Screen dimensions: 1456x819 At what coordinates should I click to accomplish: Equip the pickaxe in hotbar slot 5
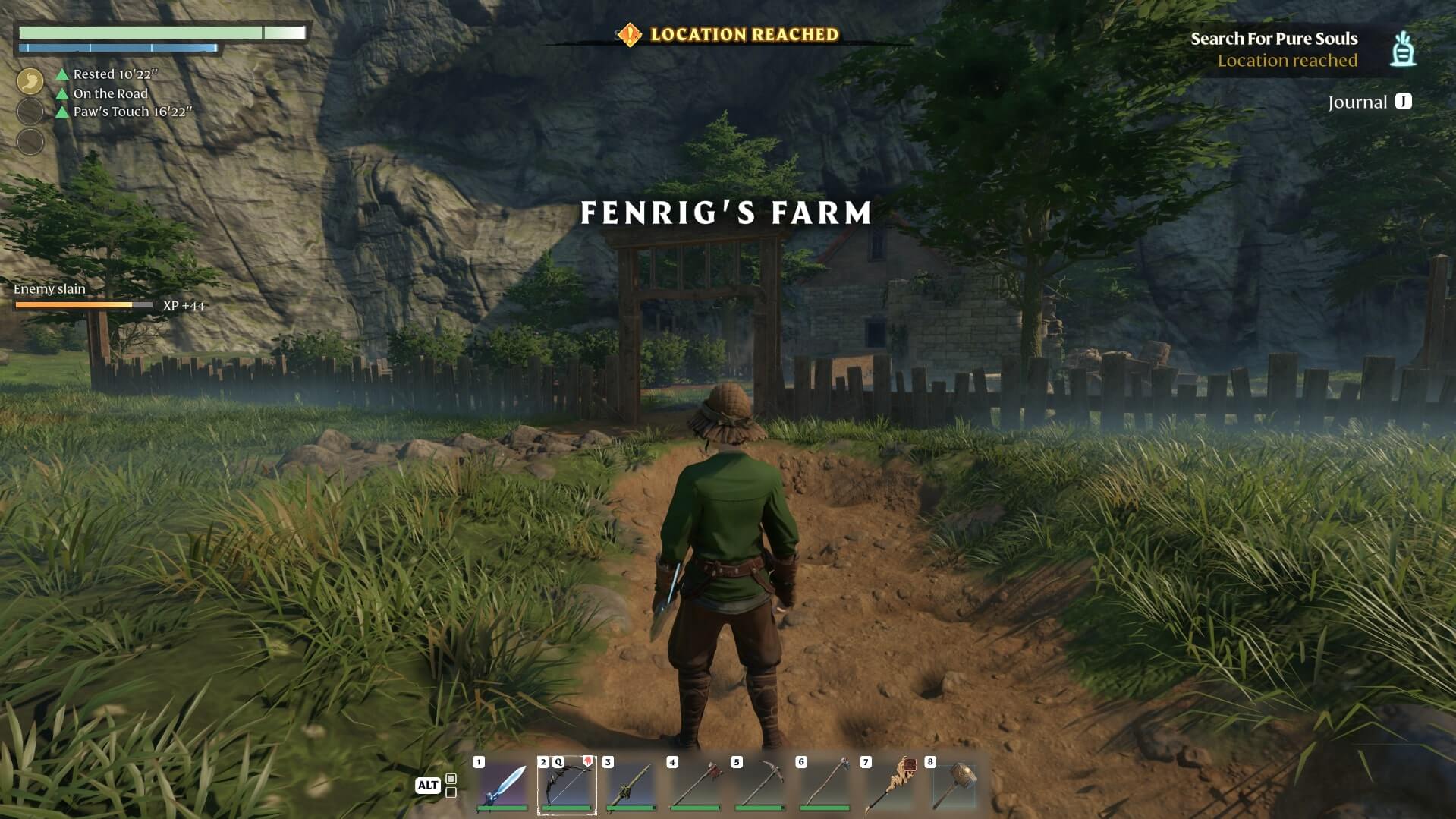click(x=760, y=784)
